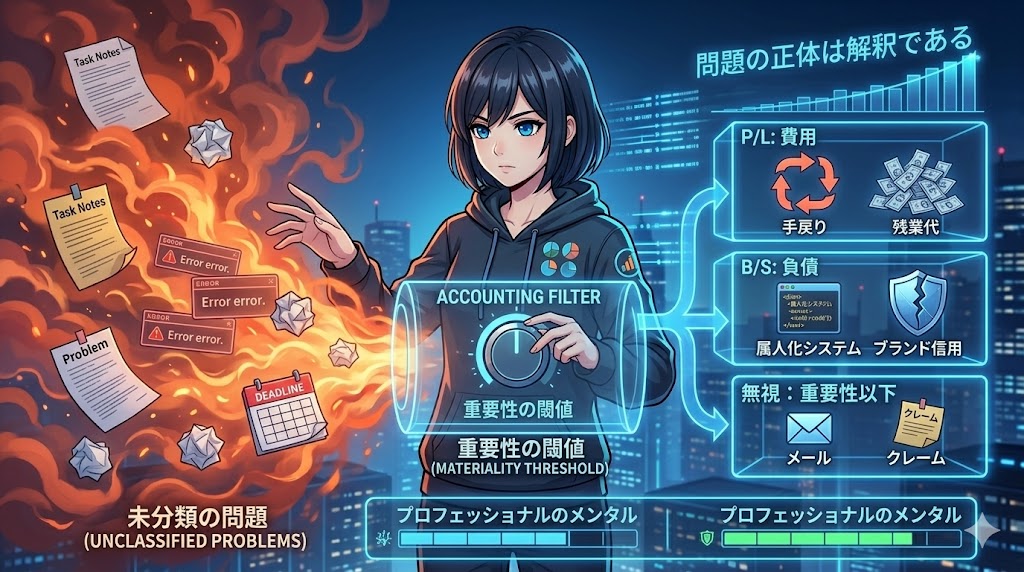This screenshot has width=1024, height=572.
Task: Choose the ブランド信用 cracked shield icon
Action: point(914,303)
